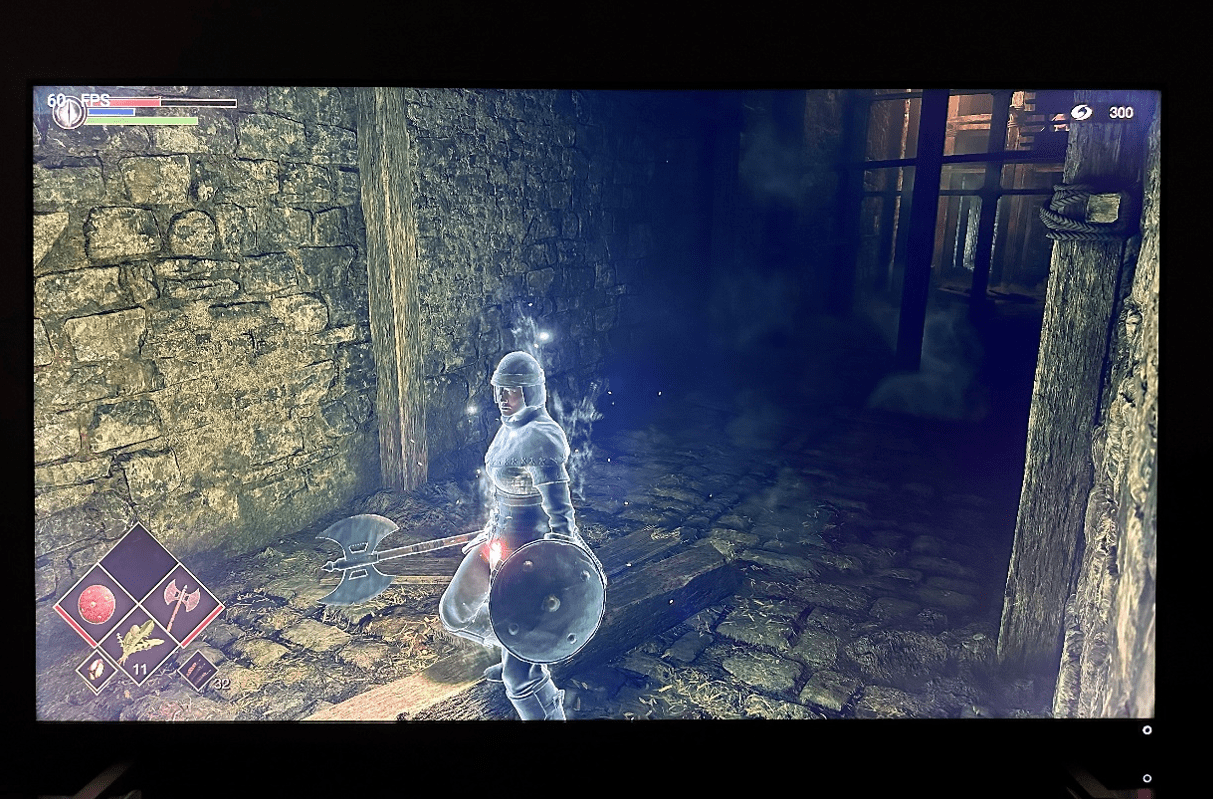Click the empty top quick slot
Image resolution: width=1213 pixels, height=799 pixels.
(139, 562)
